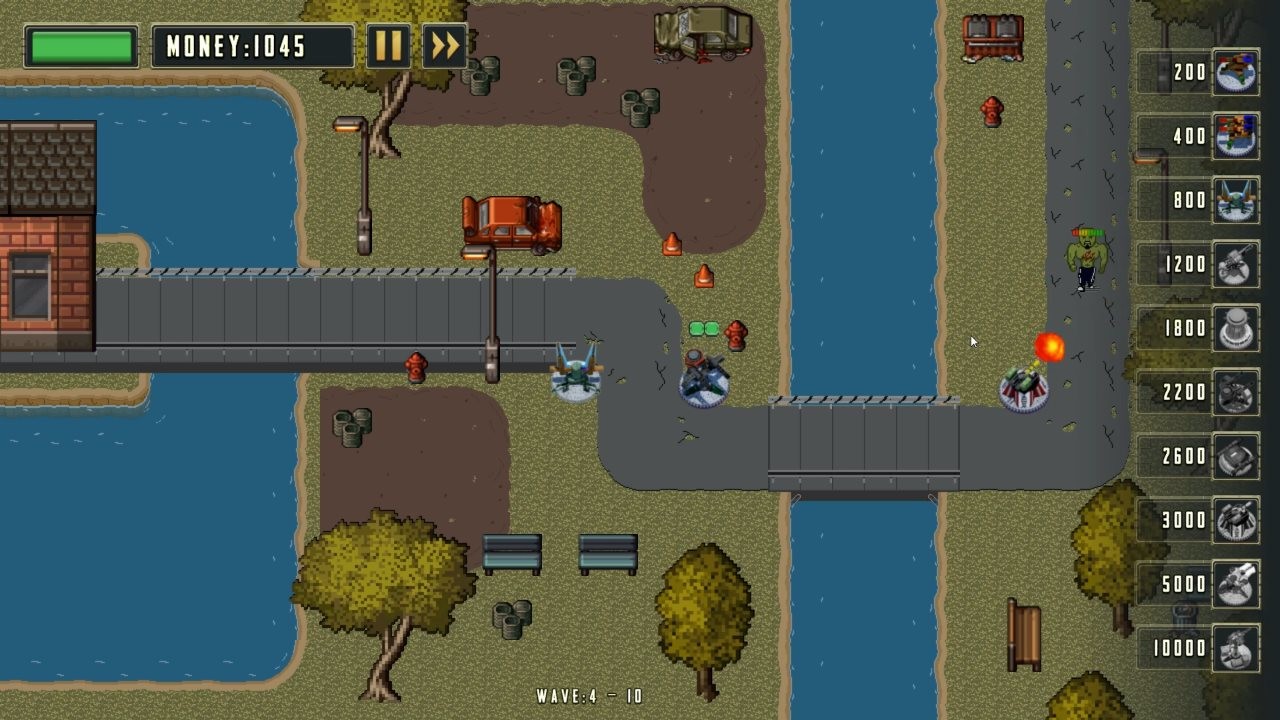
Task: Toggle the pause button
Action: point(389,45)
